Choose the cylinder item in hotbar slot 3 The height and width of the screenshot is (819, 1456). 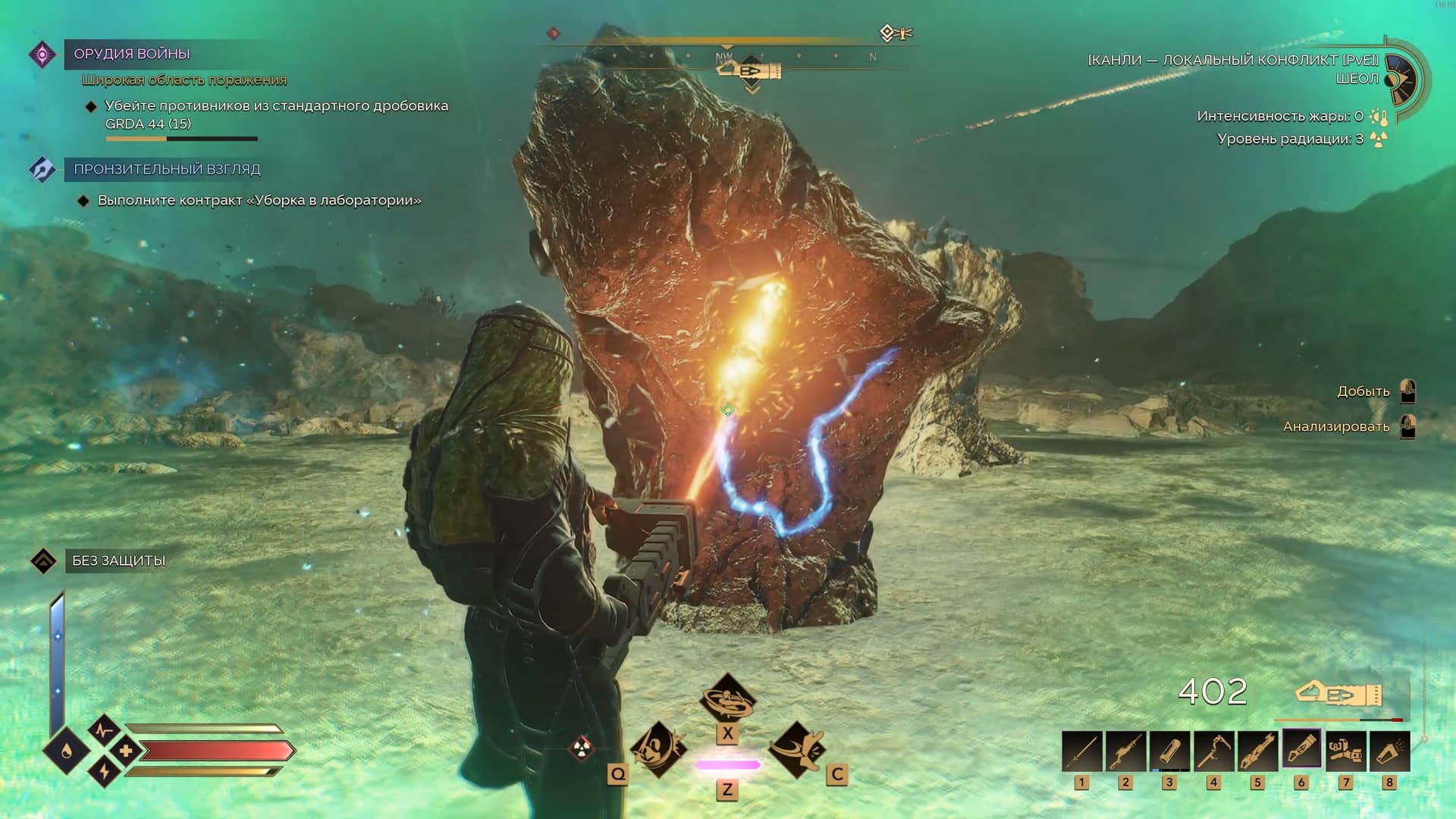[x=1169, y=751]
